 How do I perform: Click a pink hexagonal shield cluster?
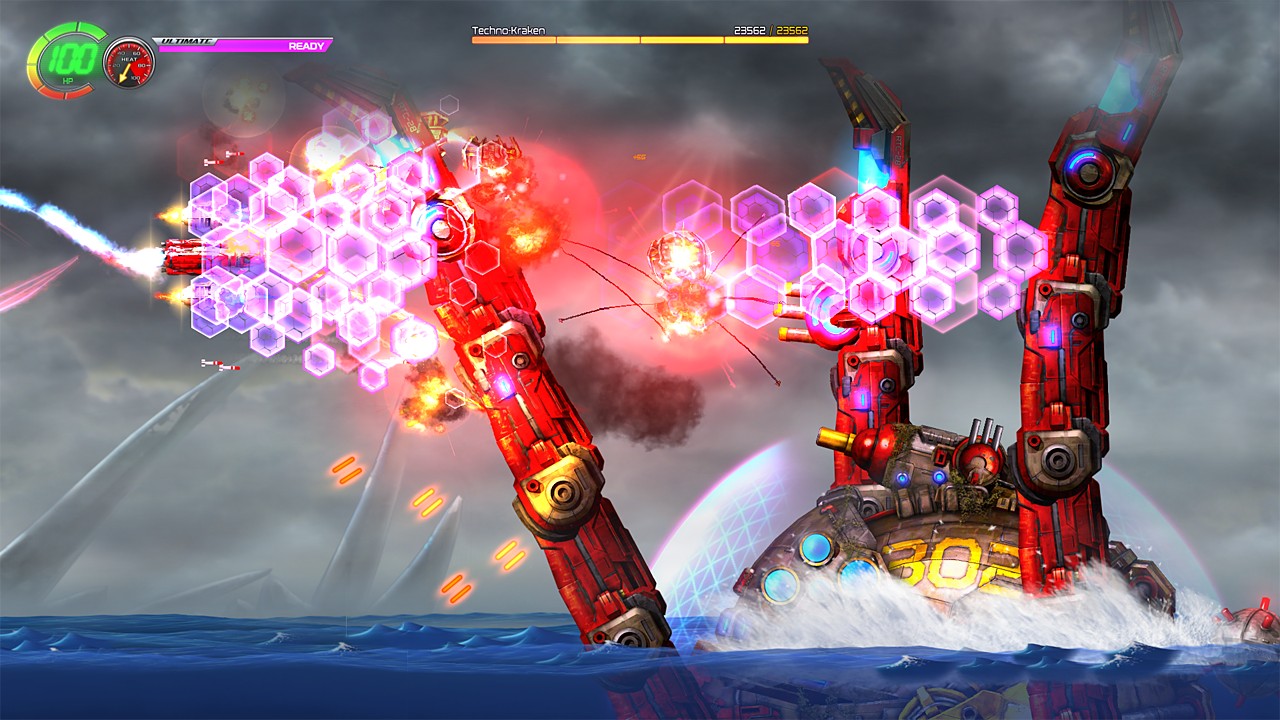(x=300, y=250)
